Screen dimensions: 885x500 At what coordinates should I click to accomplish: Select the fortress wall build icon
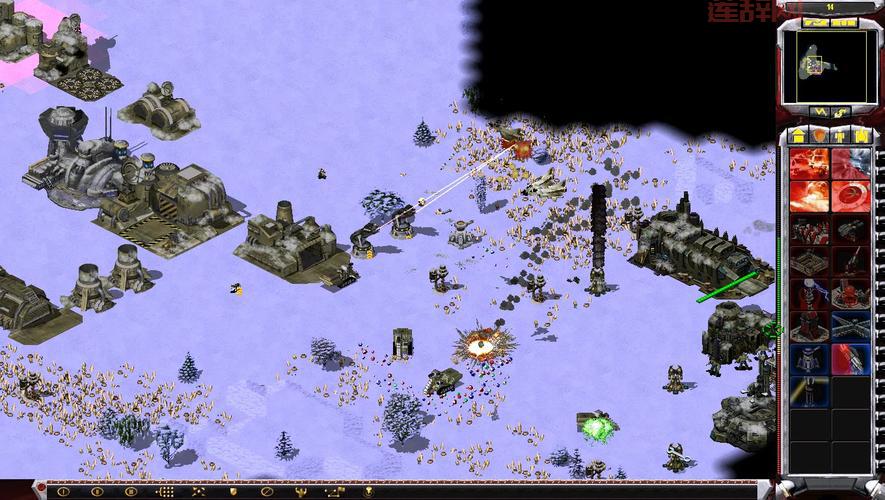coord(809,262)
